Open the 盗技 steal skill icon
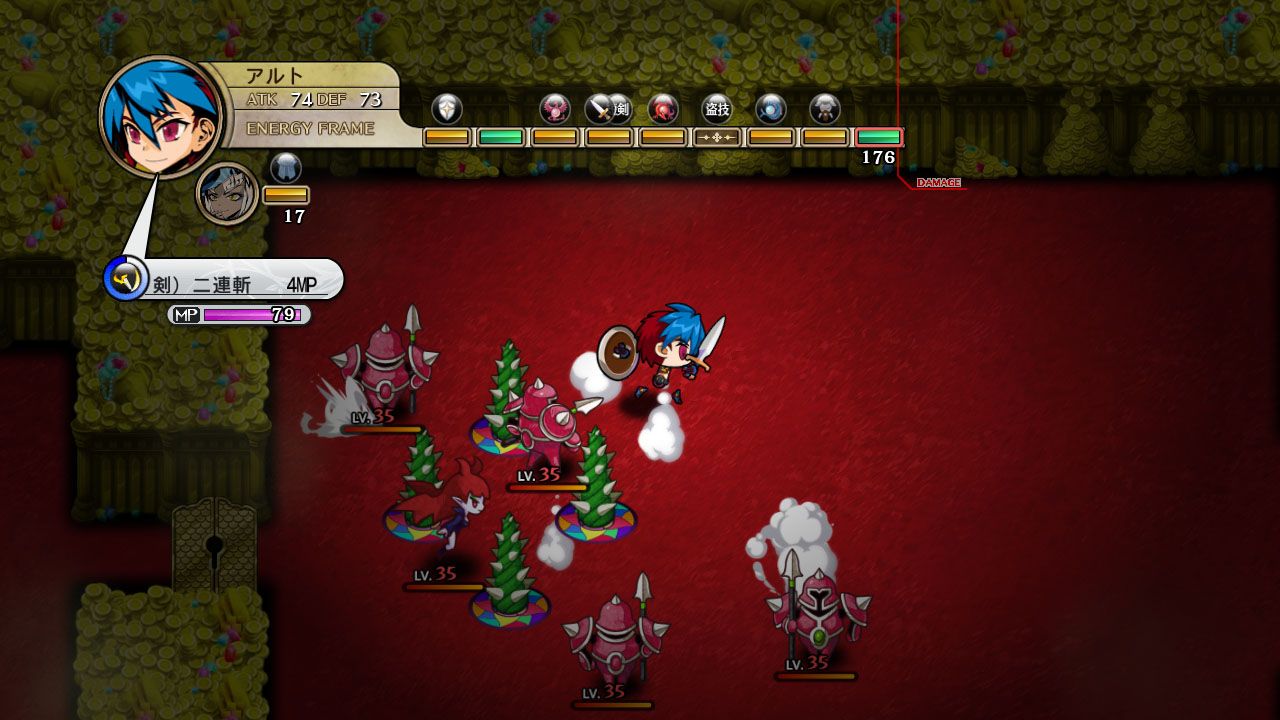 (x=716, y=106)
